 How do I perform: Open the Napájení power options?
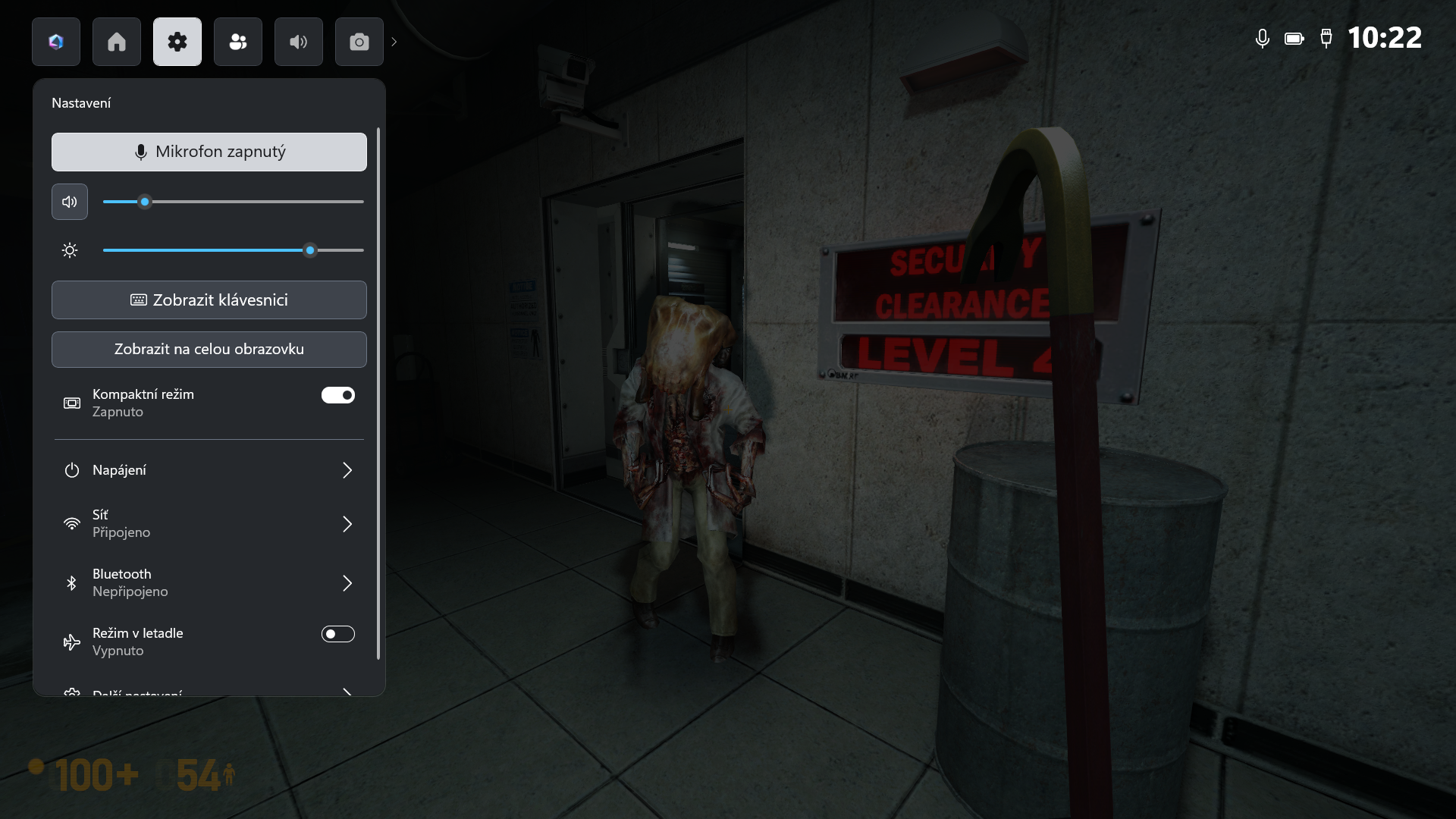pos(209,470)
